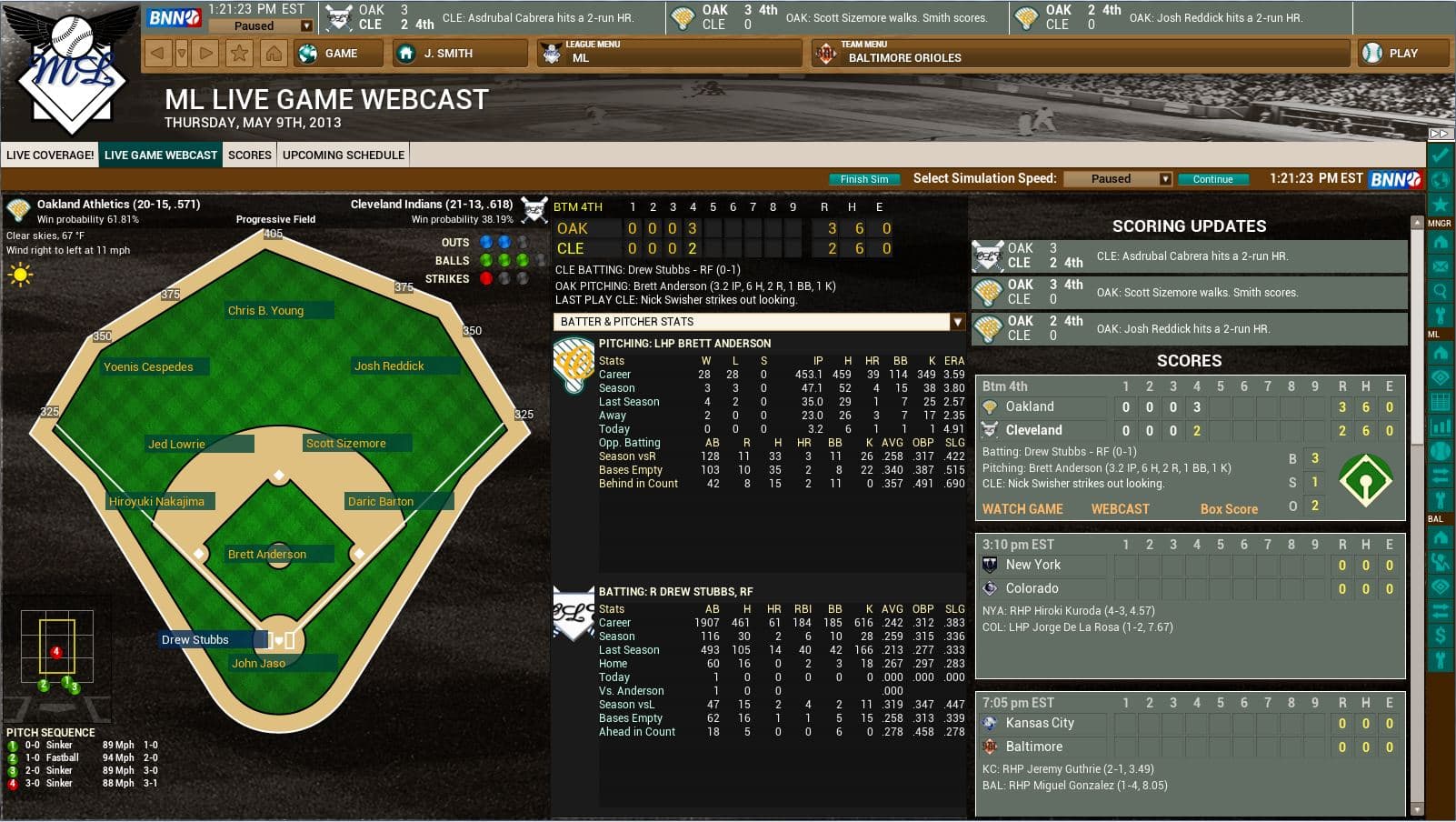Screen dimensions: 1456x822
Task: Click the bookmark star icon in the top toolbar
Action: [x=239, y=54]
